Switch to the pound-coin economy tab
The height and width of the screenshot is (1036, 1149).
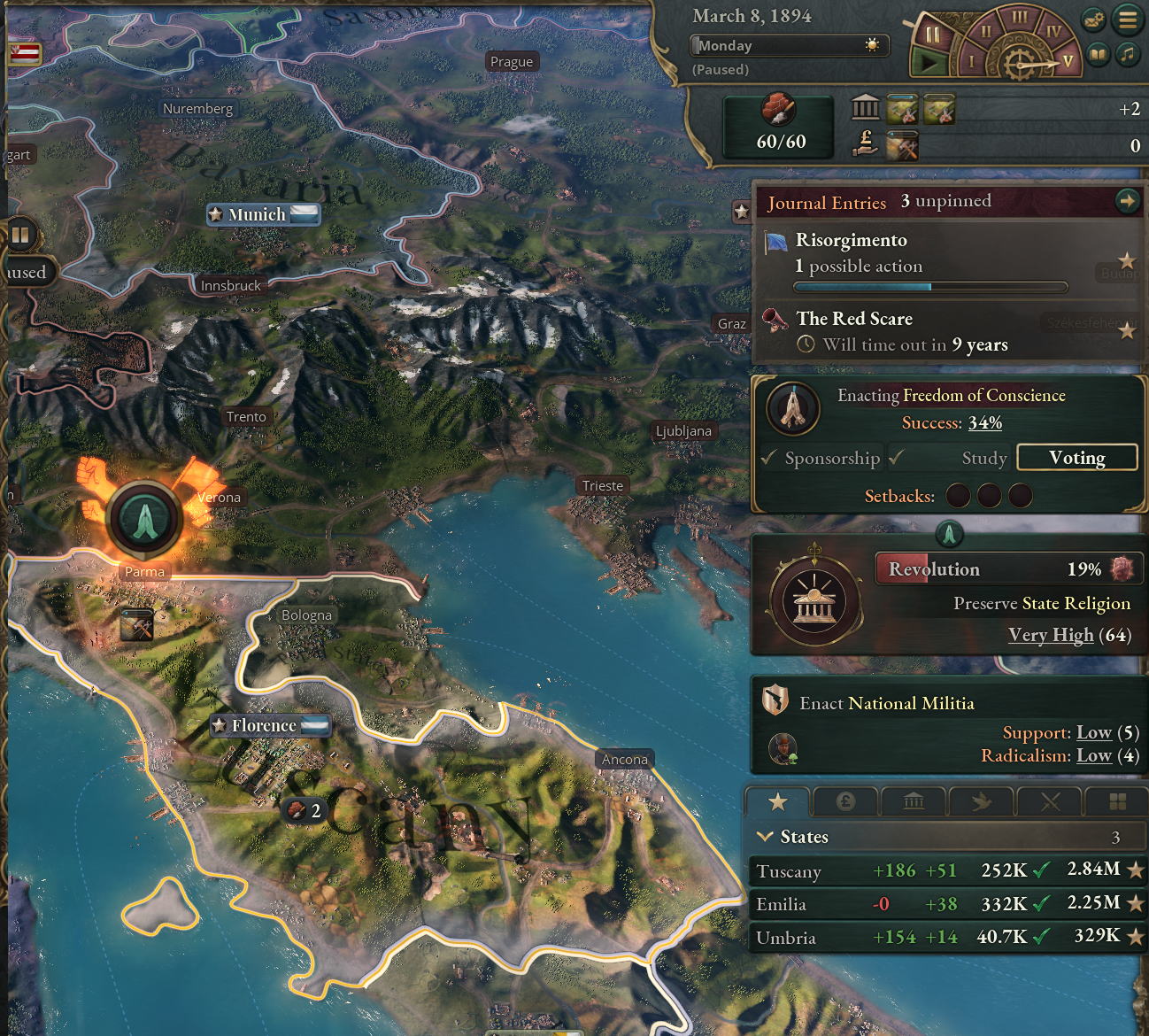pos(845,802)
